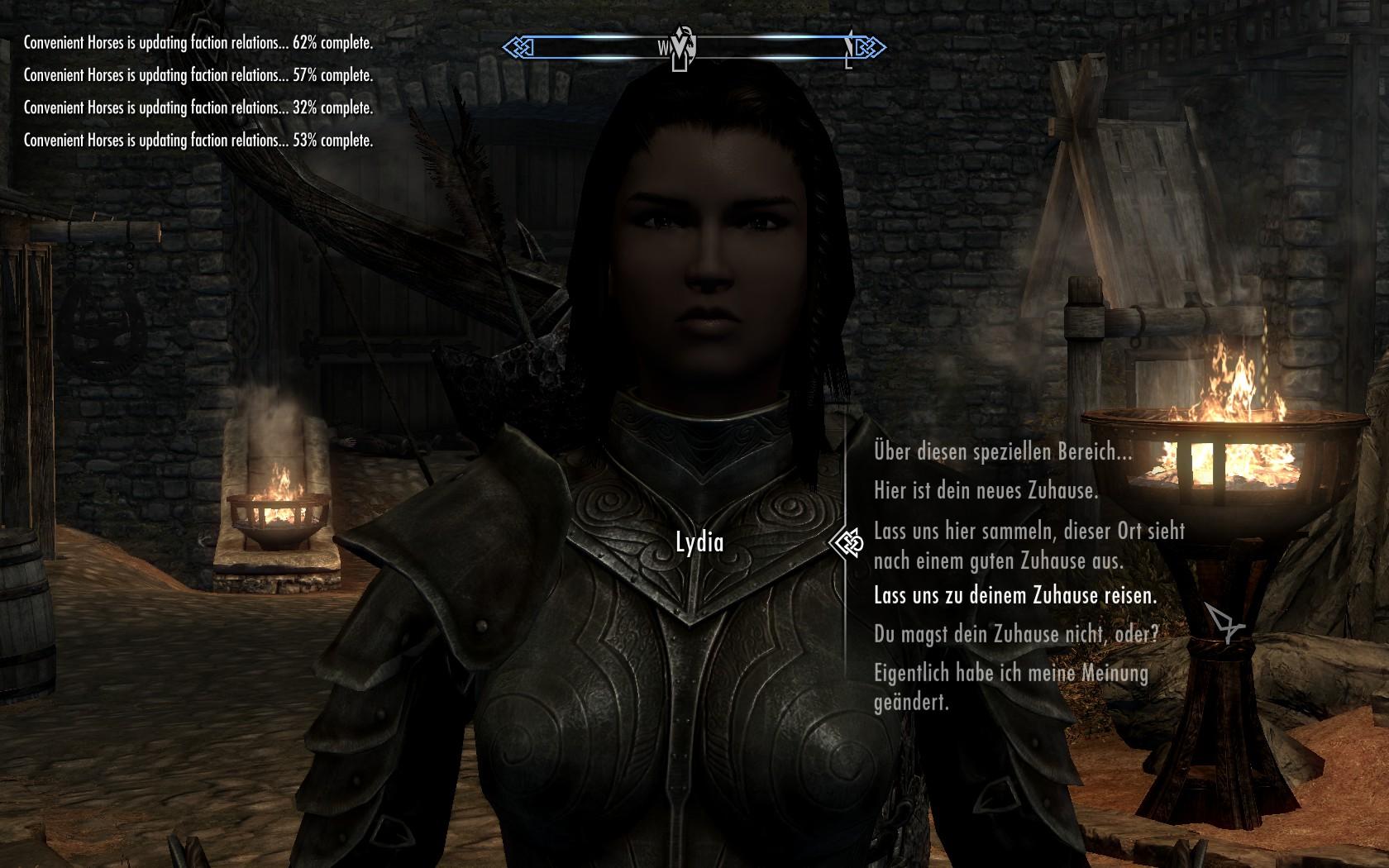Choose "Lass uns zu deinem Zuhause reisen."
Image resolution: width=1389 pixels, height=868 pixels.
click(1014, 595)
